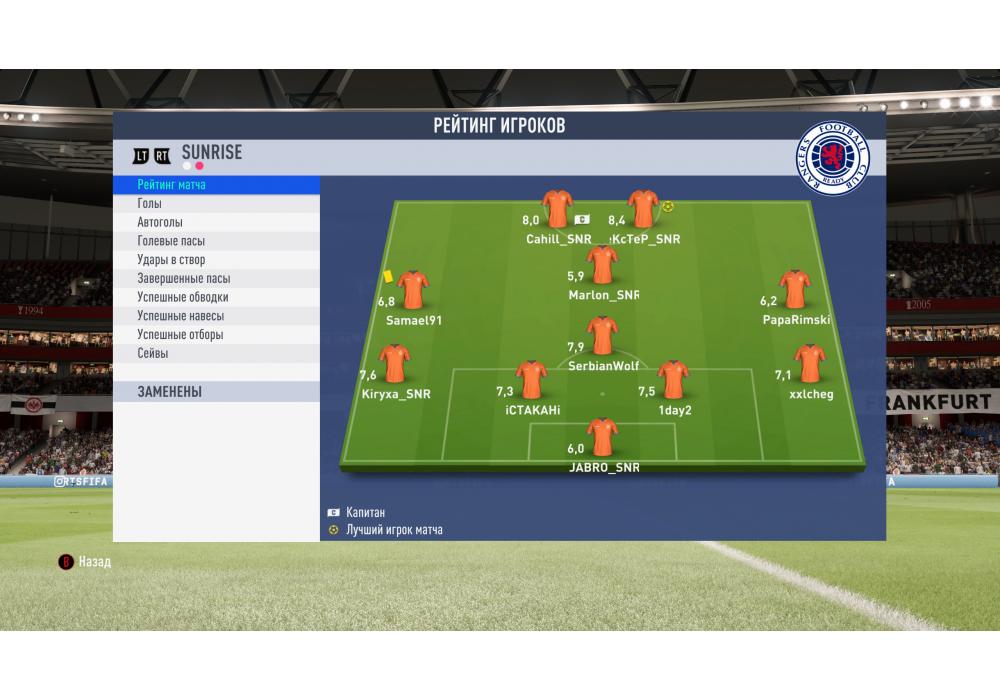Select defender iCTAKAHi
The image size is (1000, 700).
coord(531,381)
